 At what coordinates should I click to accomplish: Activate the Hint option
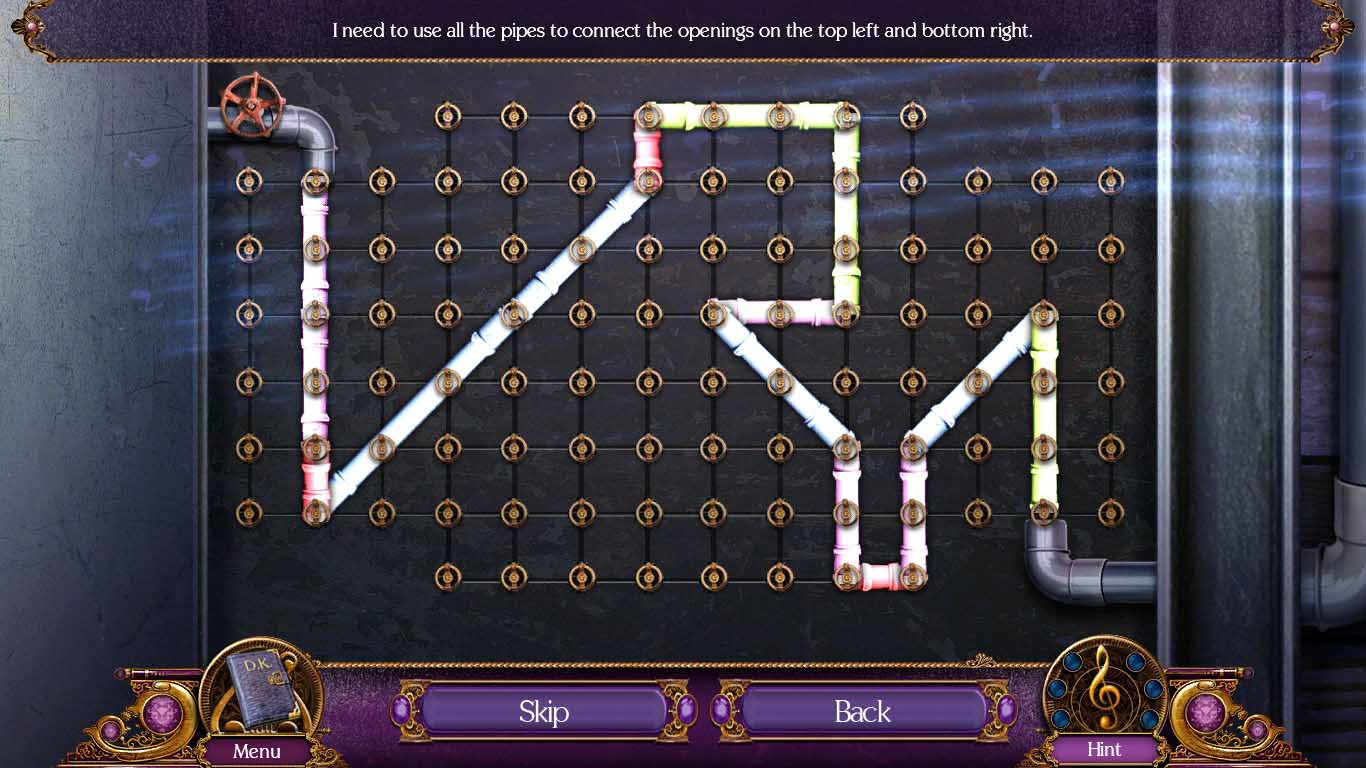click(x=1104, y=751)
